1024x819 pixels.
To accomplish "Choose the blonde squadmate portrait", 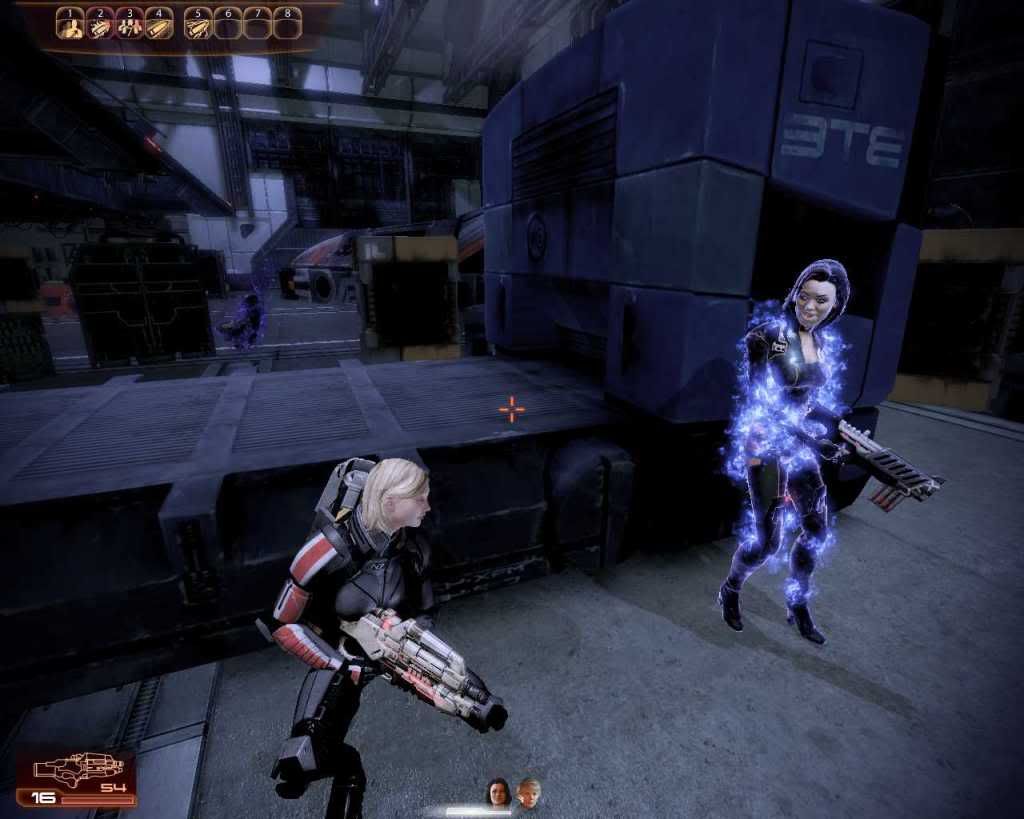I will pyautogui.click(x=528, y=792).
